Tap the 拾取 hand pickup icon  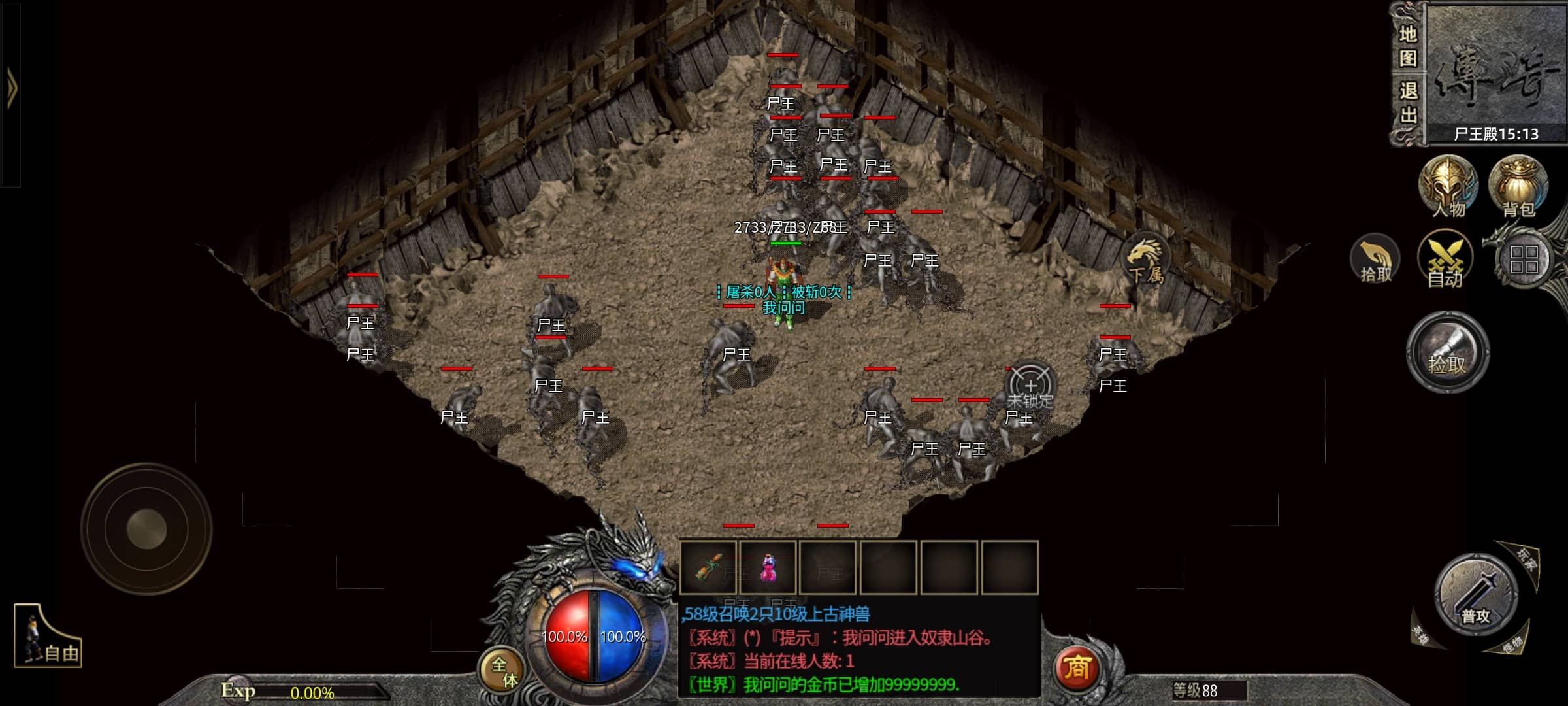click(x=1375, y=260)
